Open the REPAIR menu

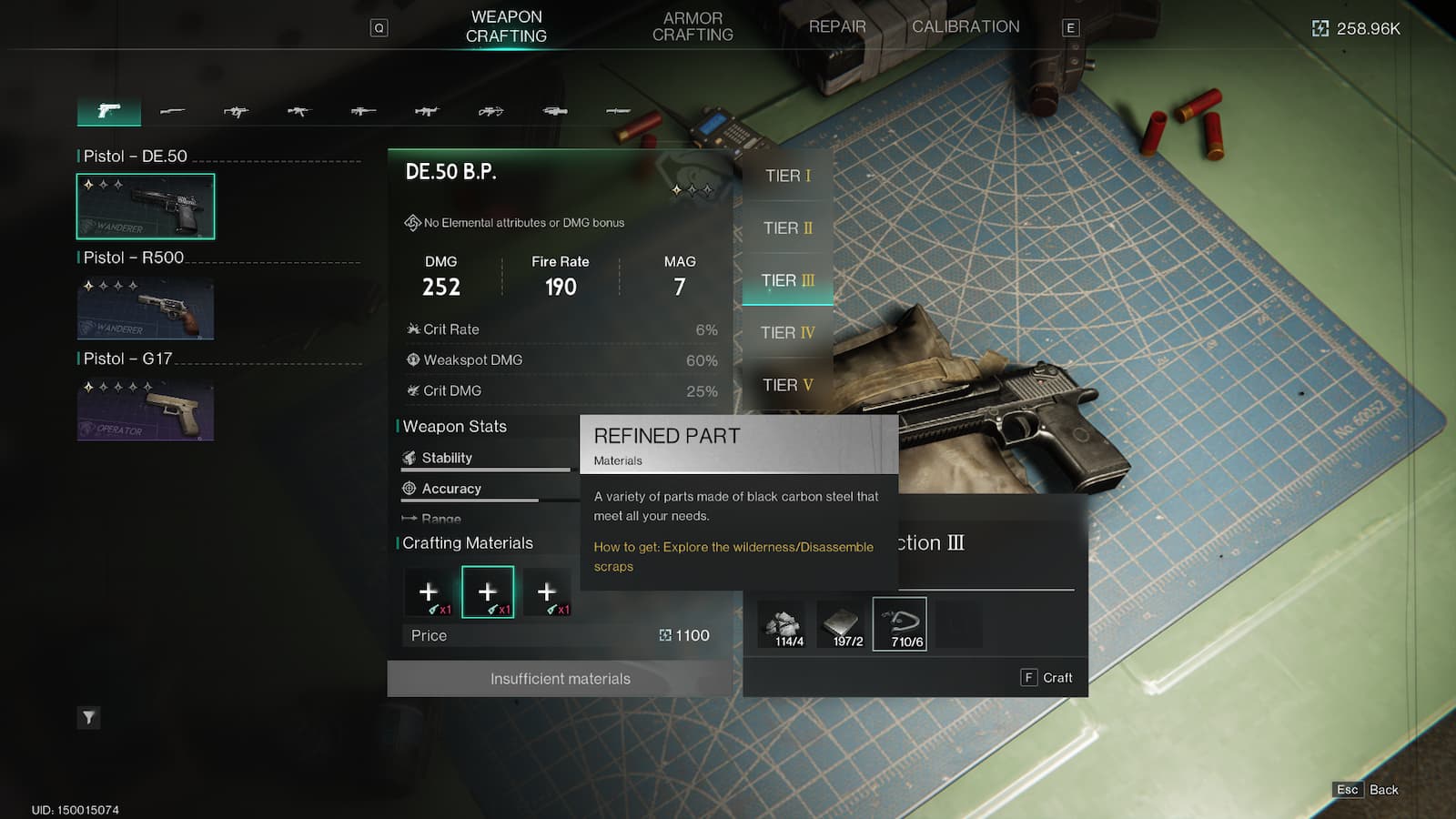coord(836,26)
